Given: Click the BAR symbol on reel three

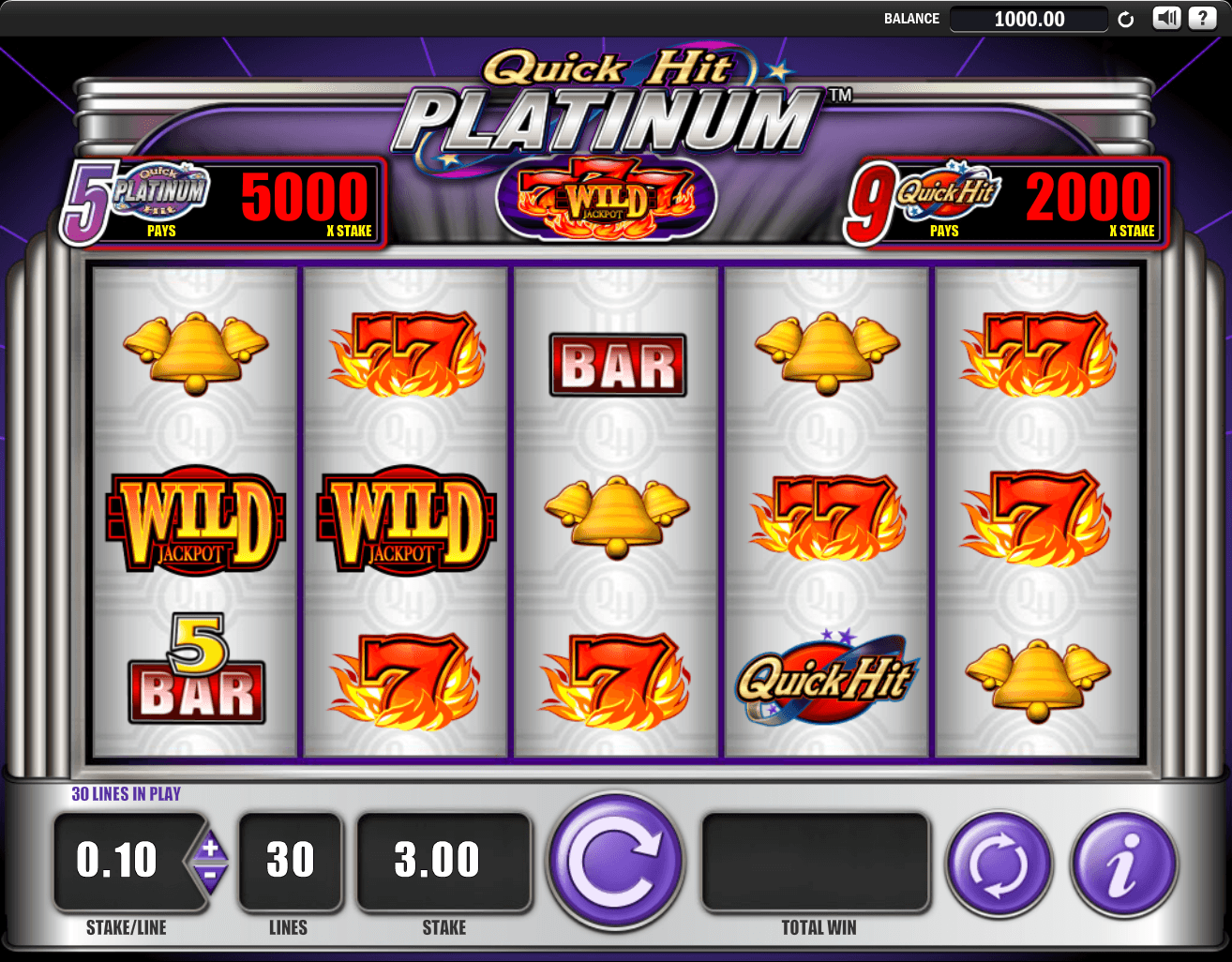Looking at the screenshot, I should [616, 366].
